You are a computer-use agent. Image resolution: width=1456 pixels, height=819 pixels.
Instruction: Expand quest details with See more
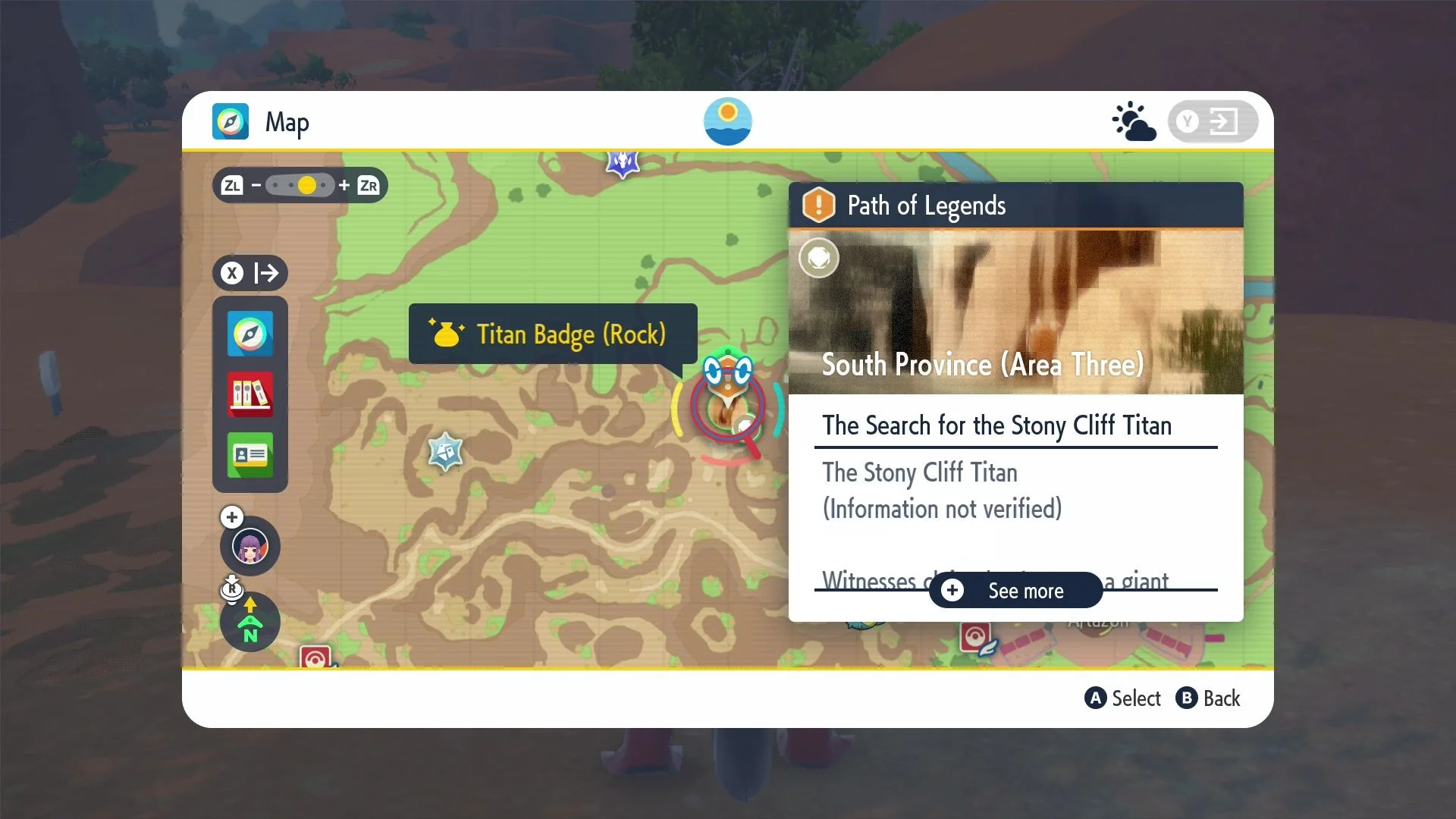(x=1015, y=591)
